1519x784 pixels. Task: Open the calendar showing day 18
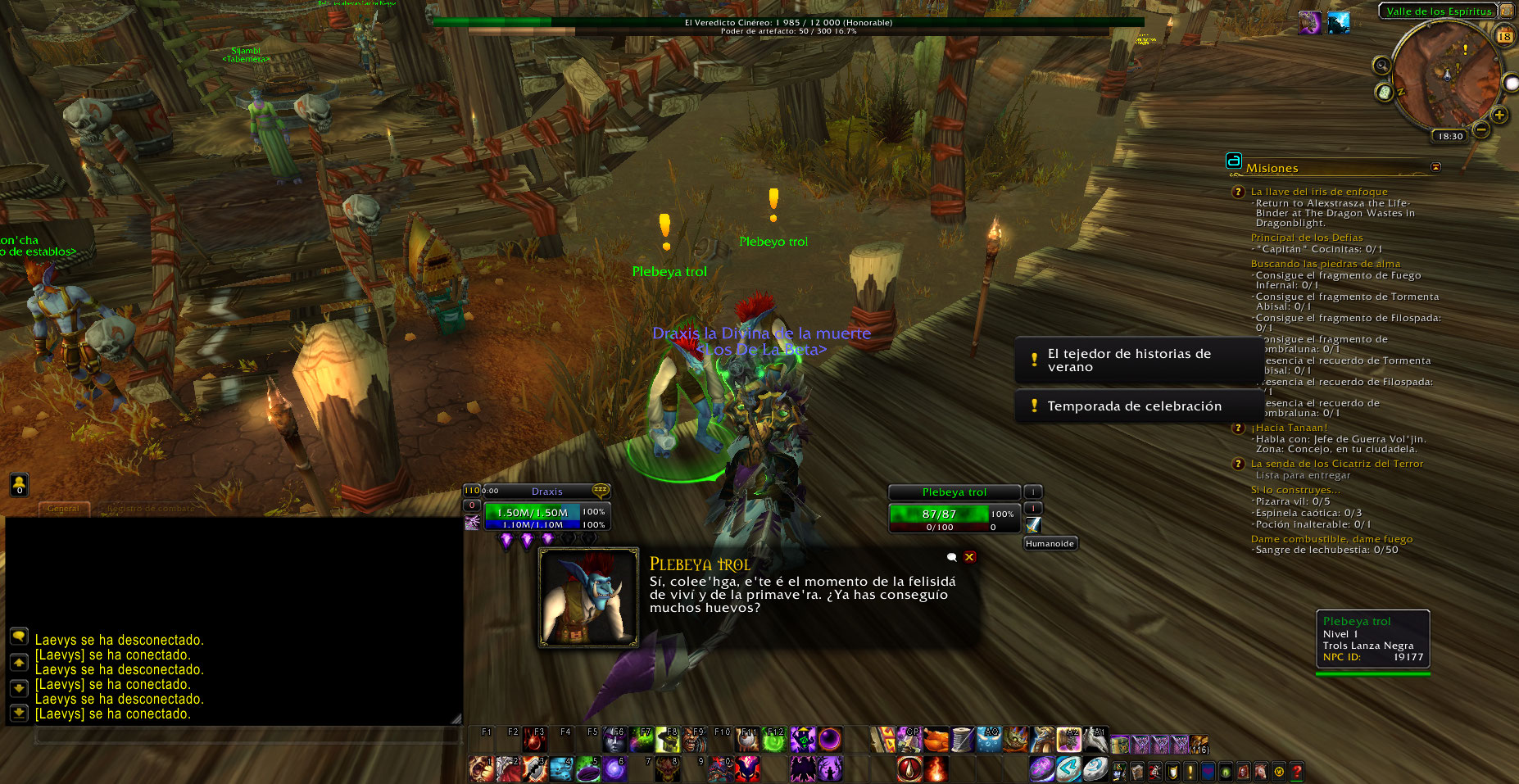(x=1504, y=36)
